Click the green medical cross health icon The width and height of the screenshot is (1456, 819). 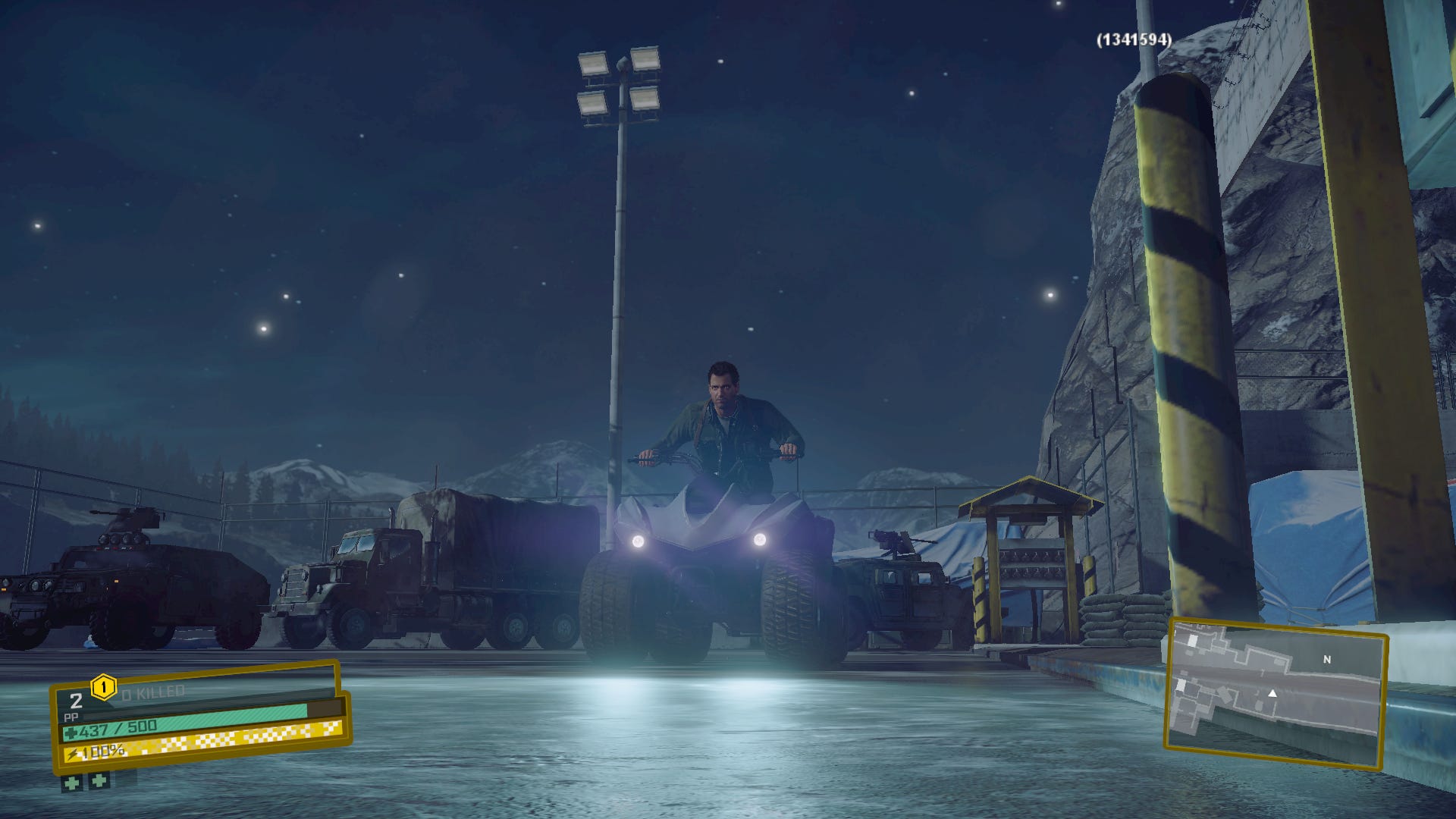73,733
